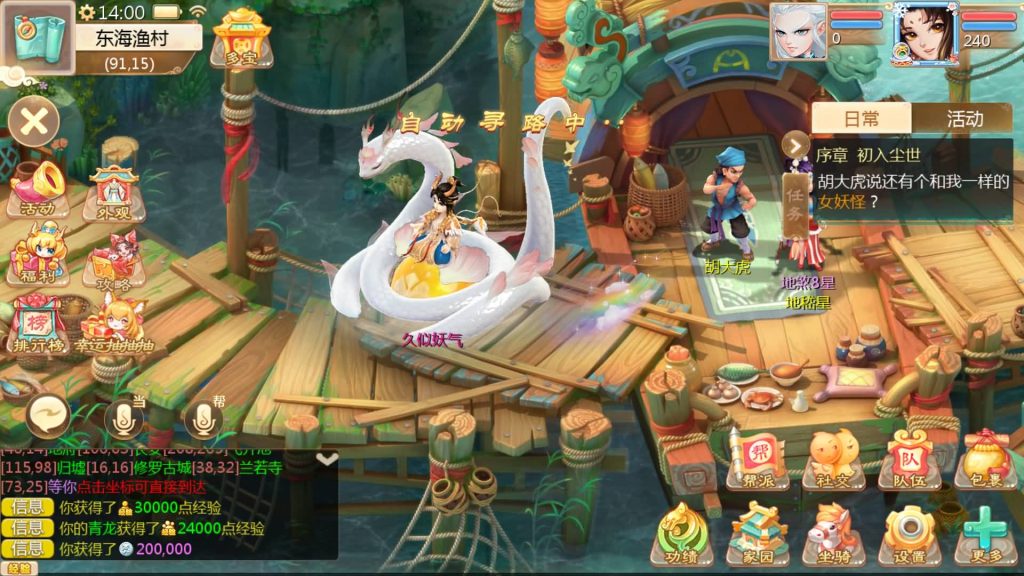Switch to the 活动 tab in quest panel
Screen dimensions: 1024x576
[964, 119]
